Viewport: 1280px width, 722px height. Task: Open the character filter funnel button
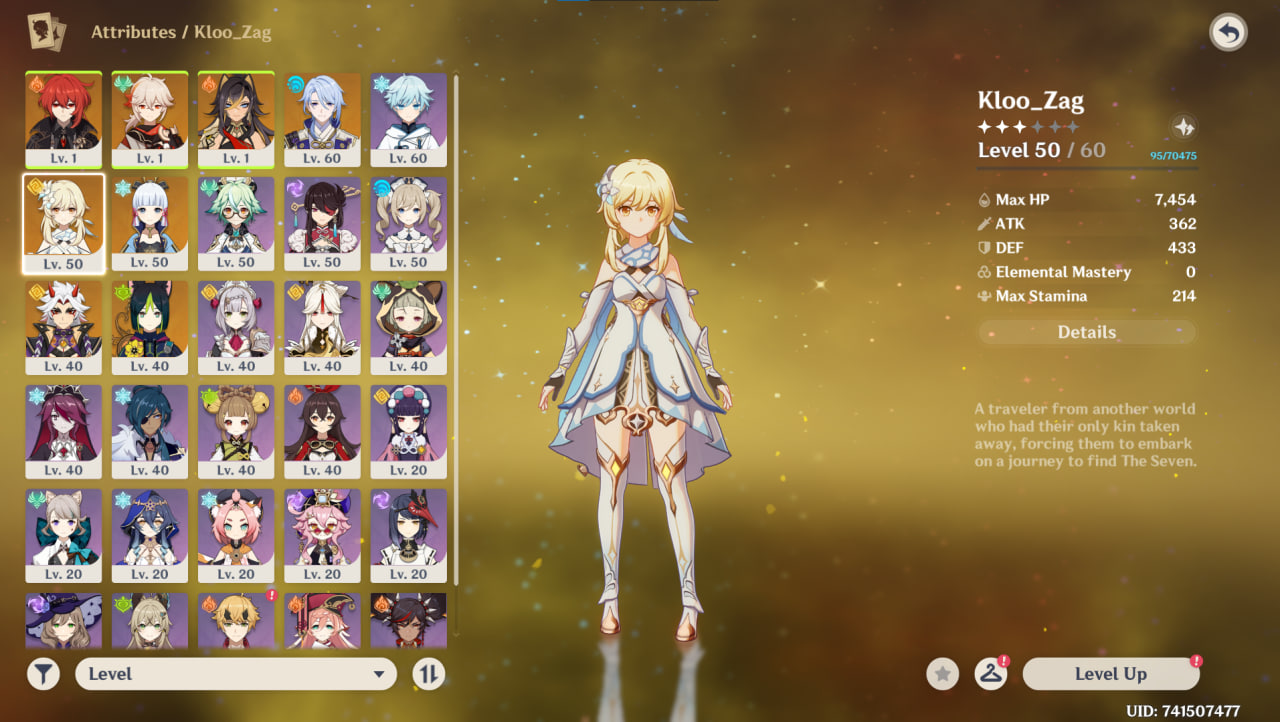[x=43, y=674]
